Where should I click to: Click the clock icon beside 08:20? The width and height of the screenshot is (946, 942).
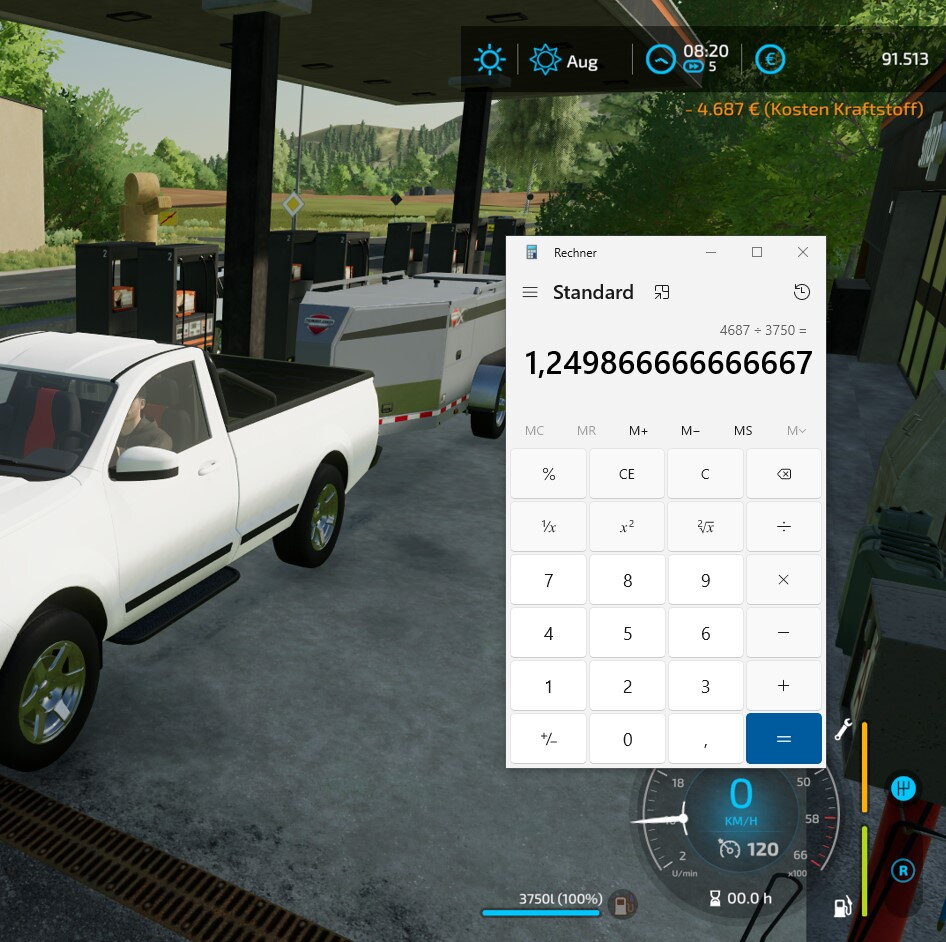pos(660,60)
